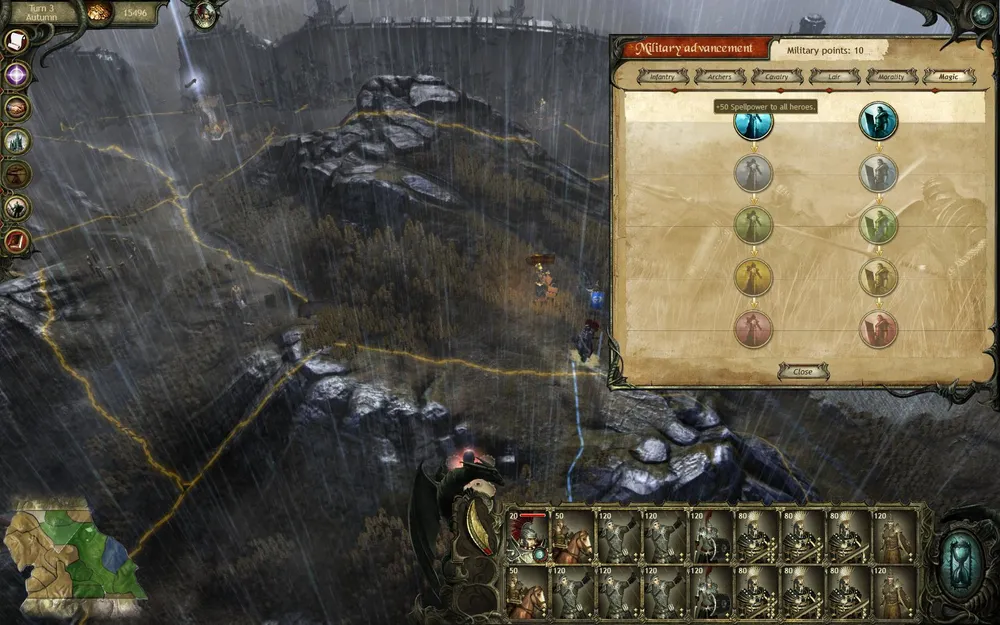Click the purple glowing orb icon

[x=17, y=74]
